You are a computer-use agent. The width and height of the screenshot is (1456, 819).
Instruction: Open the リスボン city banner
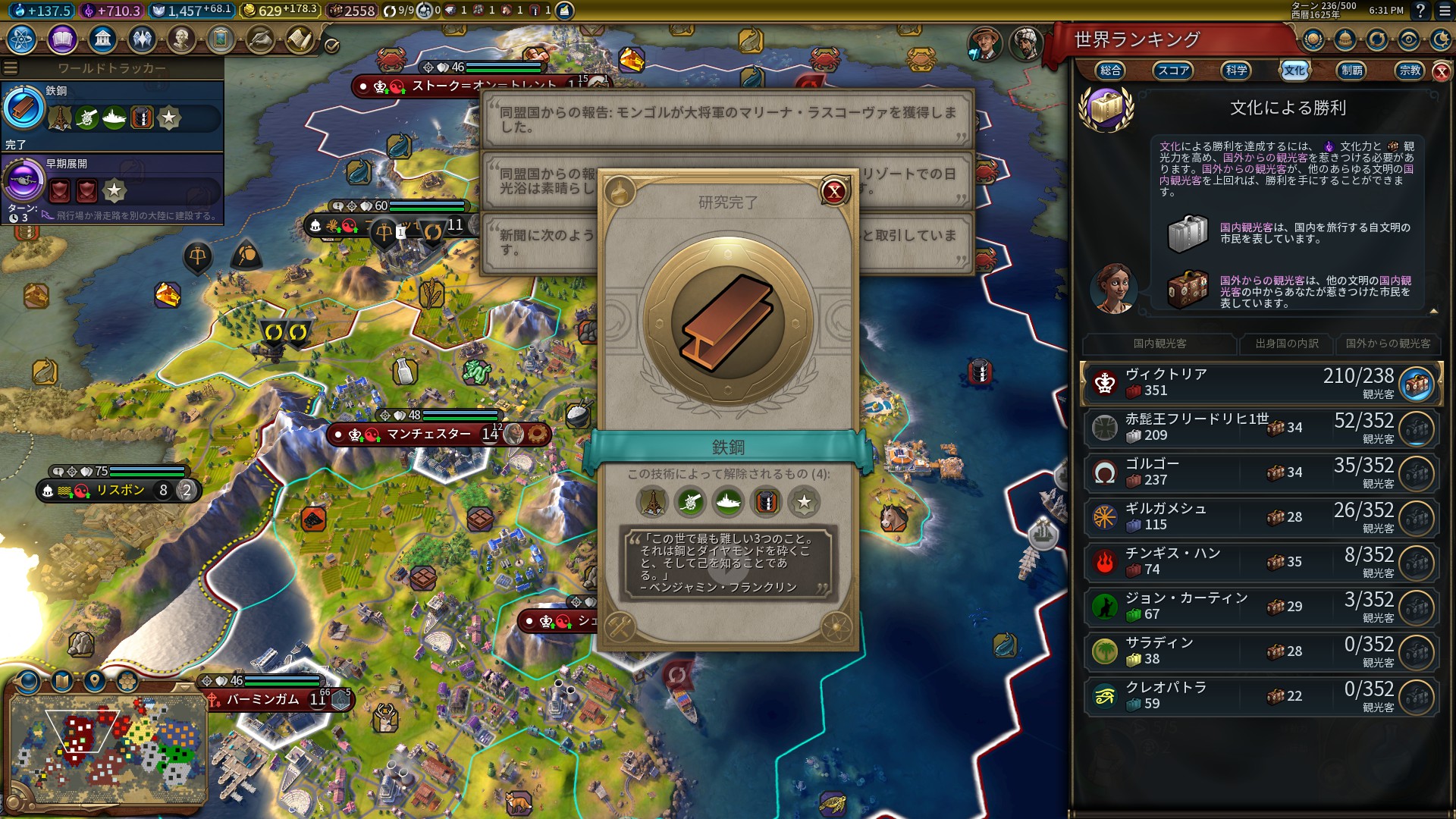[x=120, y=491]
